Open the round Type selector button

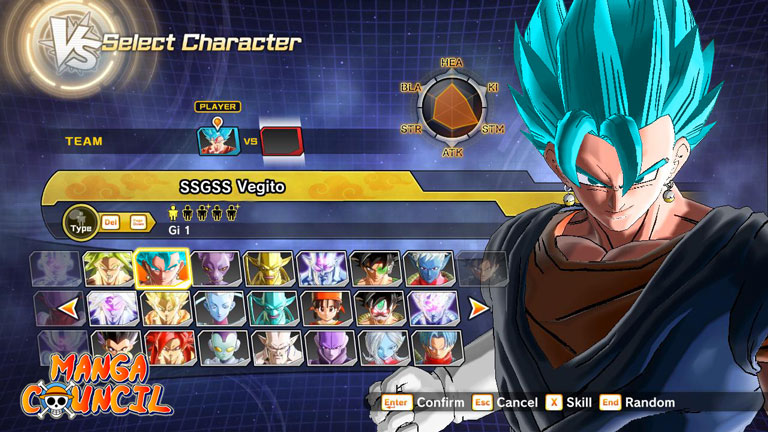[x=80, y=220]
